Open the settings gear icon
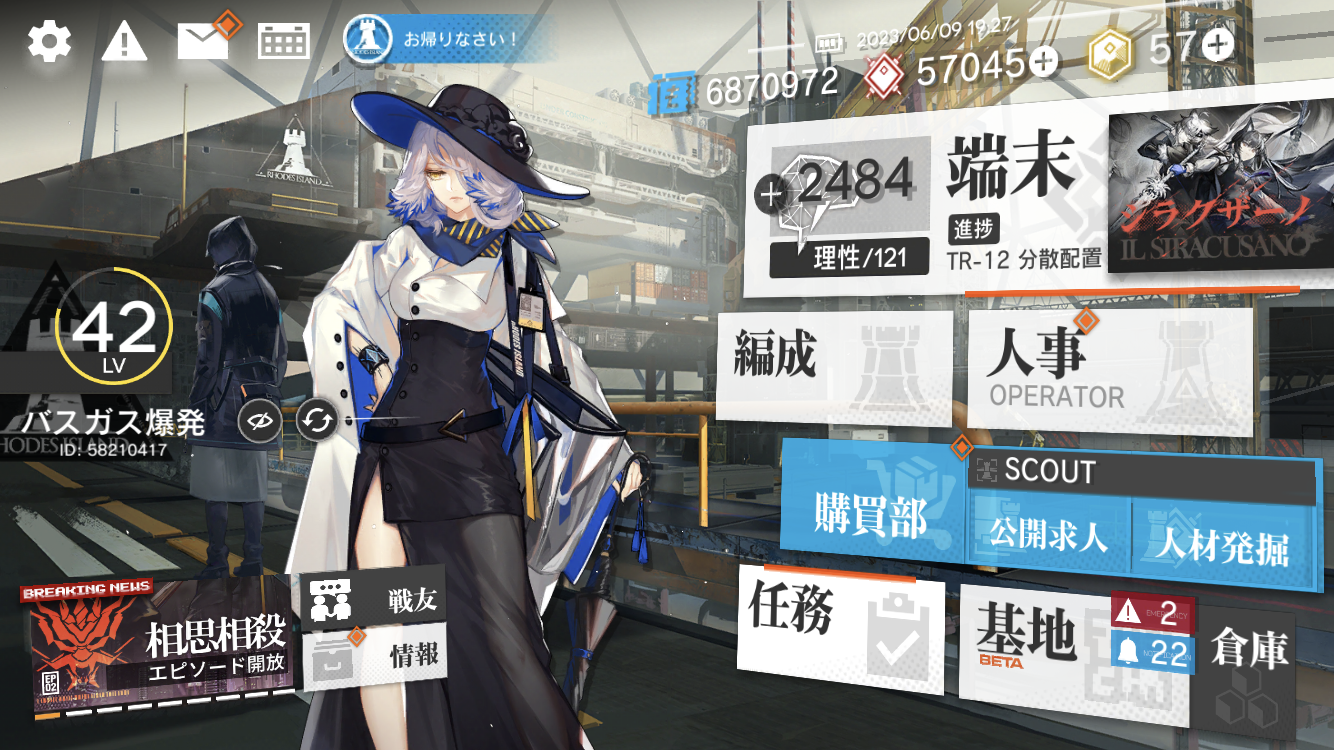Viewport: 1334px width, 750px height. 49,41
